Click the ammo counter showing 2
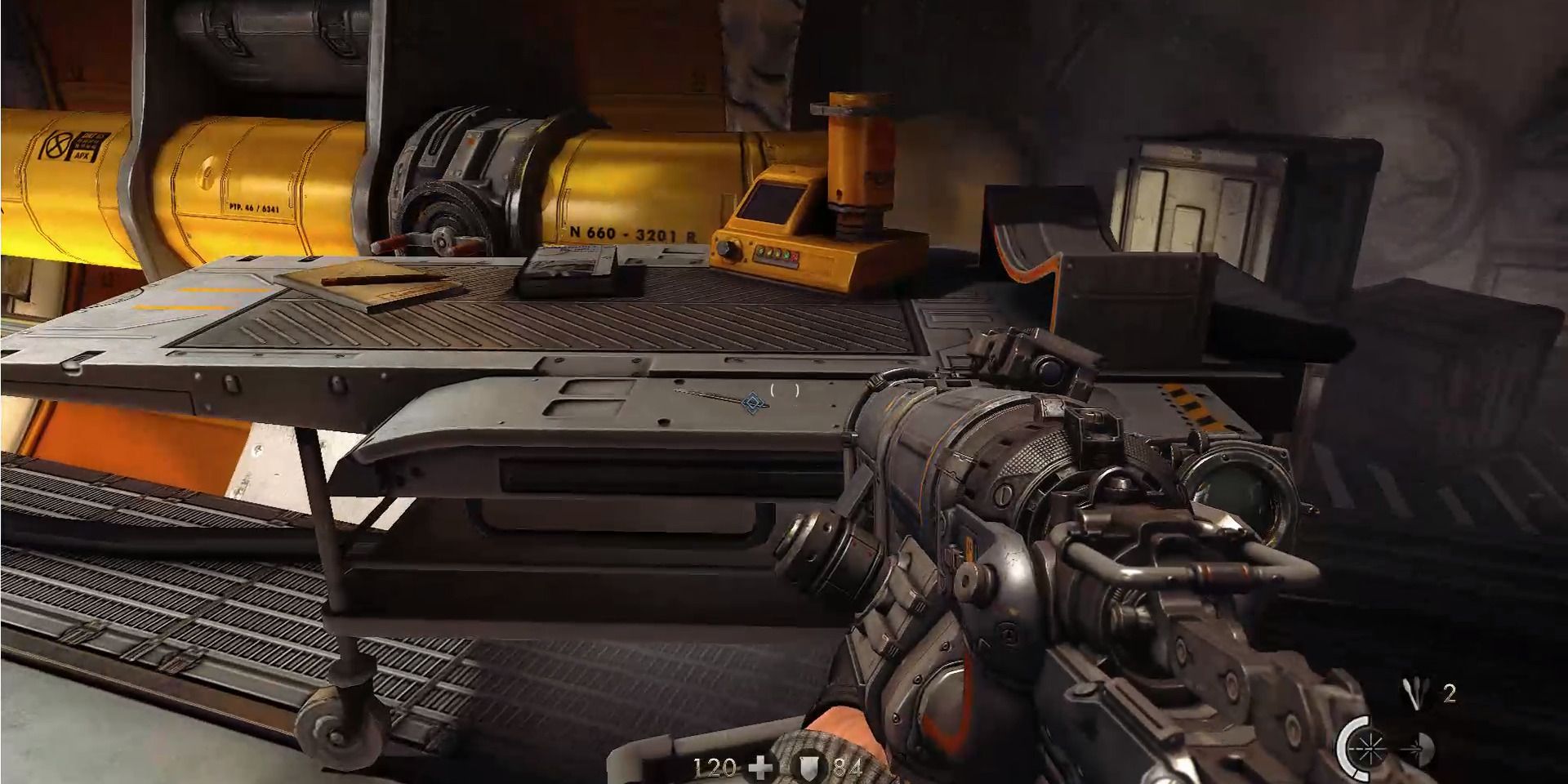 point(1448,692)
